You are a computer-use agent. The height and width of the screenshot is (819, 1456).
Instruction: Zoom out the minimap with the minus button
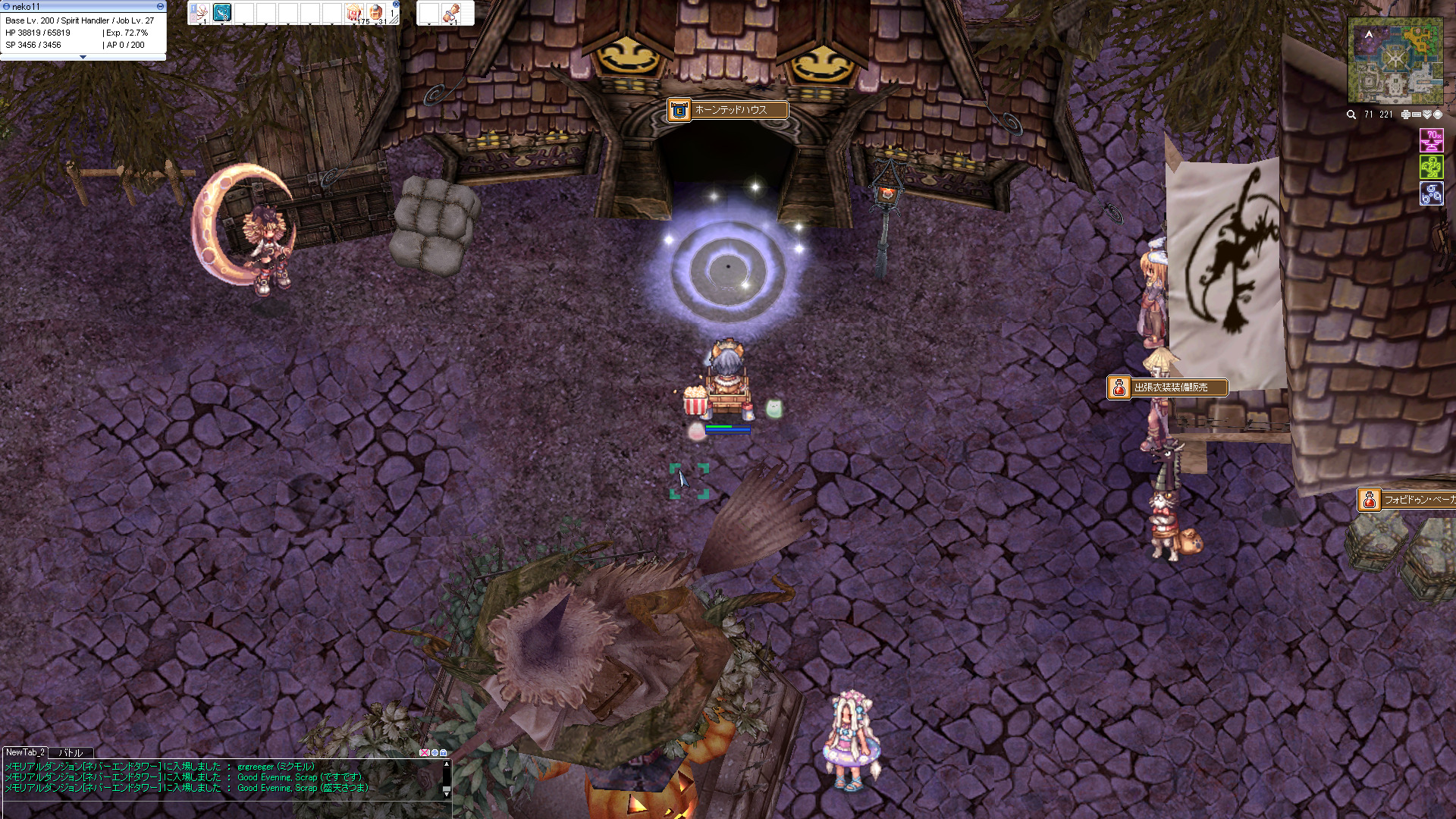click(x=1416, y=115)
